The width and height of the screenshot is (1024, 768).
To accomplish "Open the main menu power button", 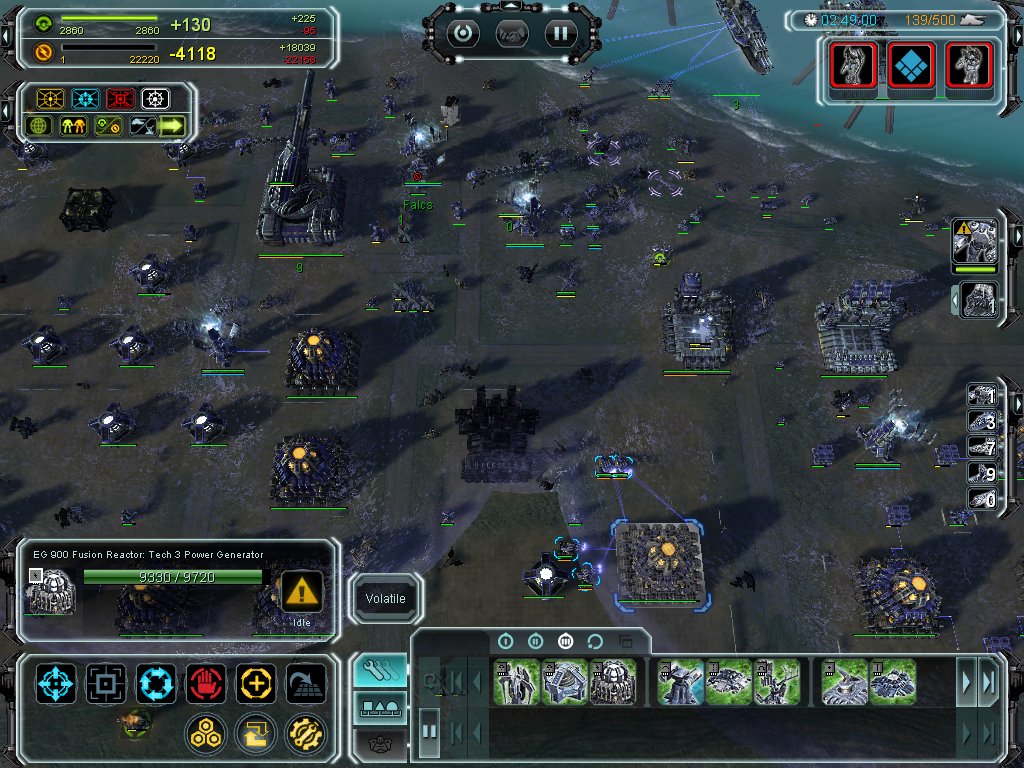I will click(463, 33).
